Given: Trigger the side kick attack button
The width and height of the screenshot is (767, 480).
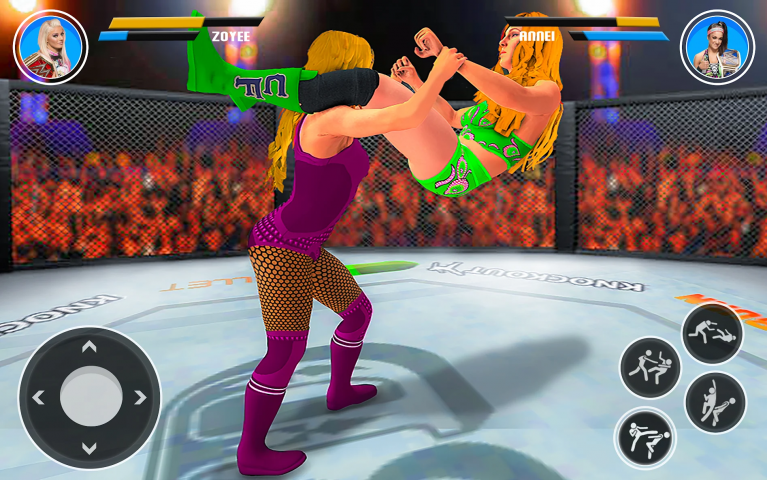Looking at the screenshot, I should click(x=645, y=437).
